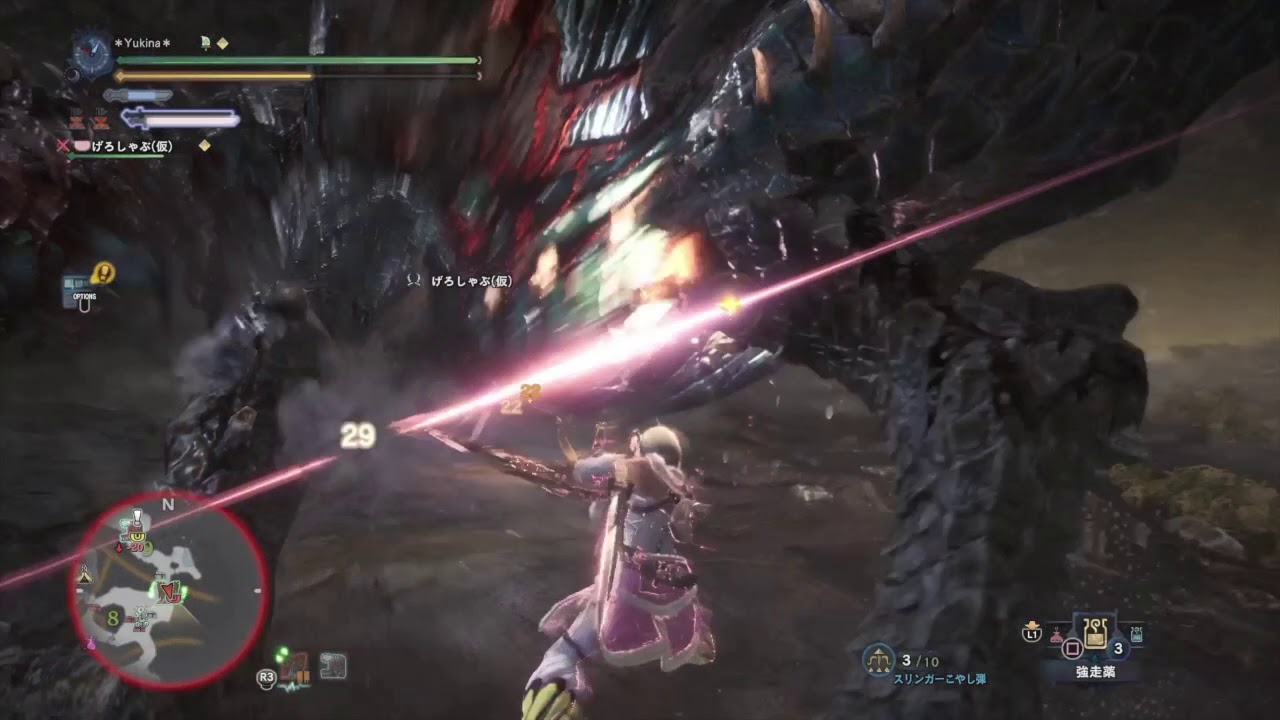The image size is (1280, 720).
Task: Open the radial item menu square button icon
Action: (x=1072, y=648)
